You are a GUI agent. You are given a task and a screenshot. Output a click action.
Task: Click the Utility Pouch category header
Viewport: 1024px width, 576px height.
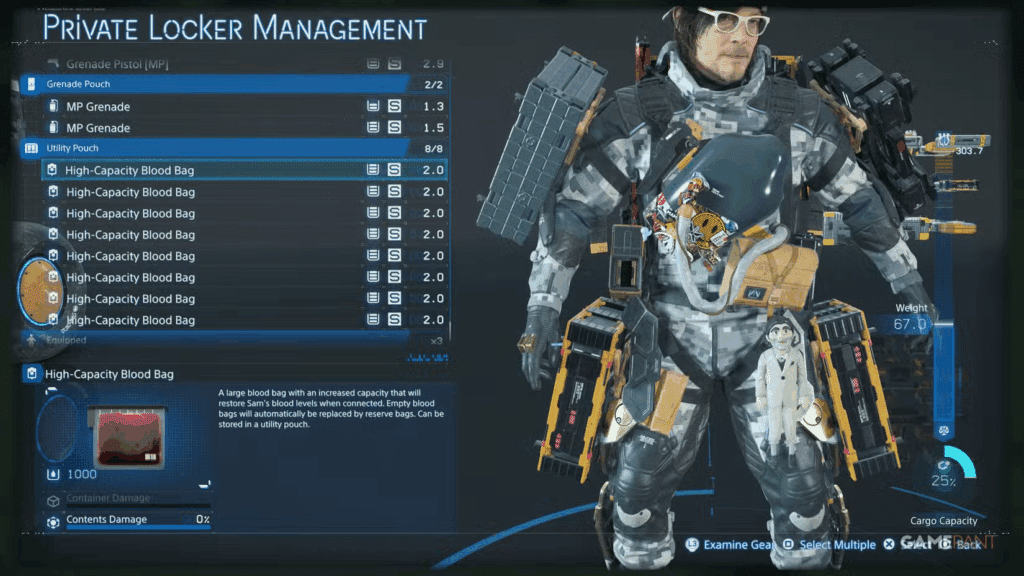(x=220, y=148)
